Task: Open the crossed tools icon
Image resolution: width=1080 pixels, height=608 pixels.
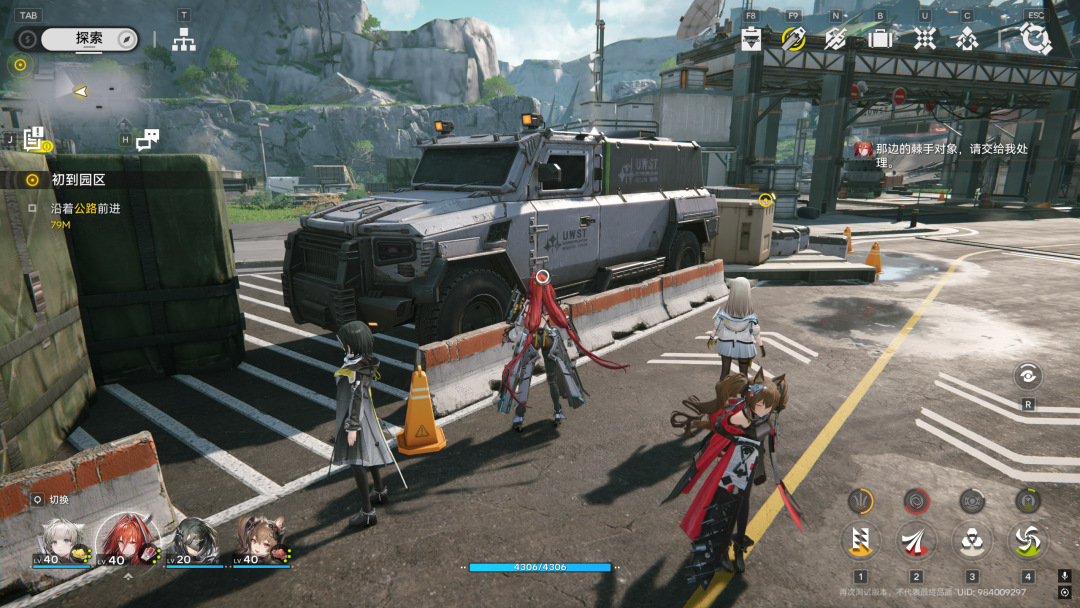Action: tap(835, 39)
